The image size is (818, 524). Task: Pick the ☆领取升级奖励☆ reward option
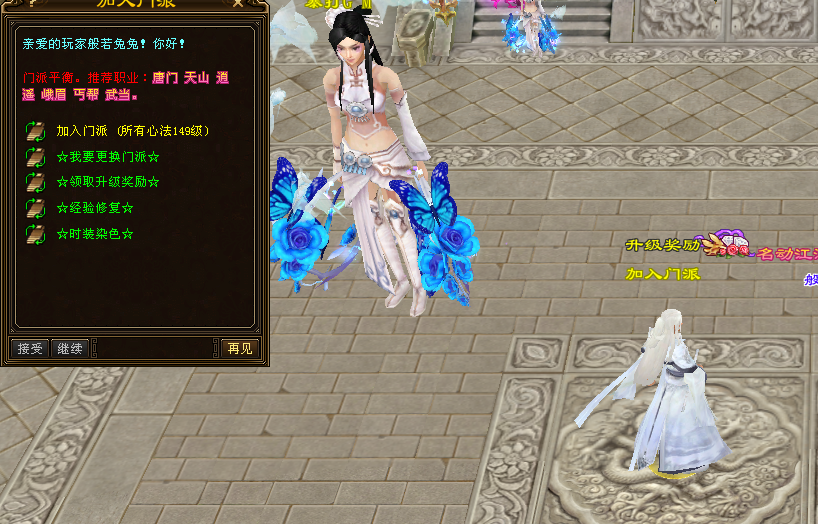click(108, 182)
